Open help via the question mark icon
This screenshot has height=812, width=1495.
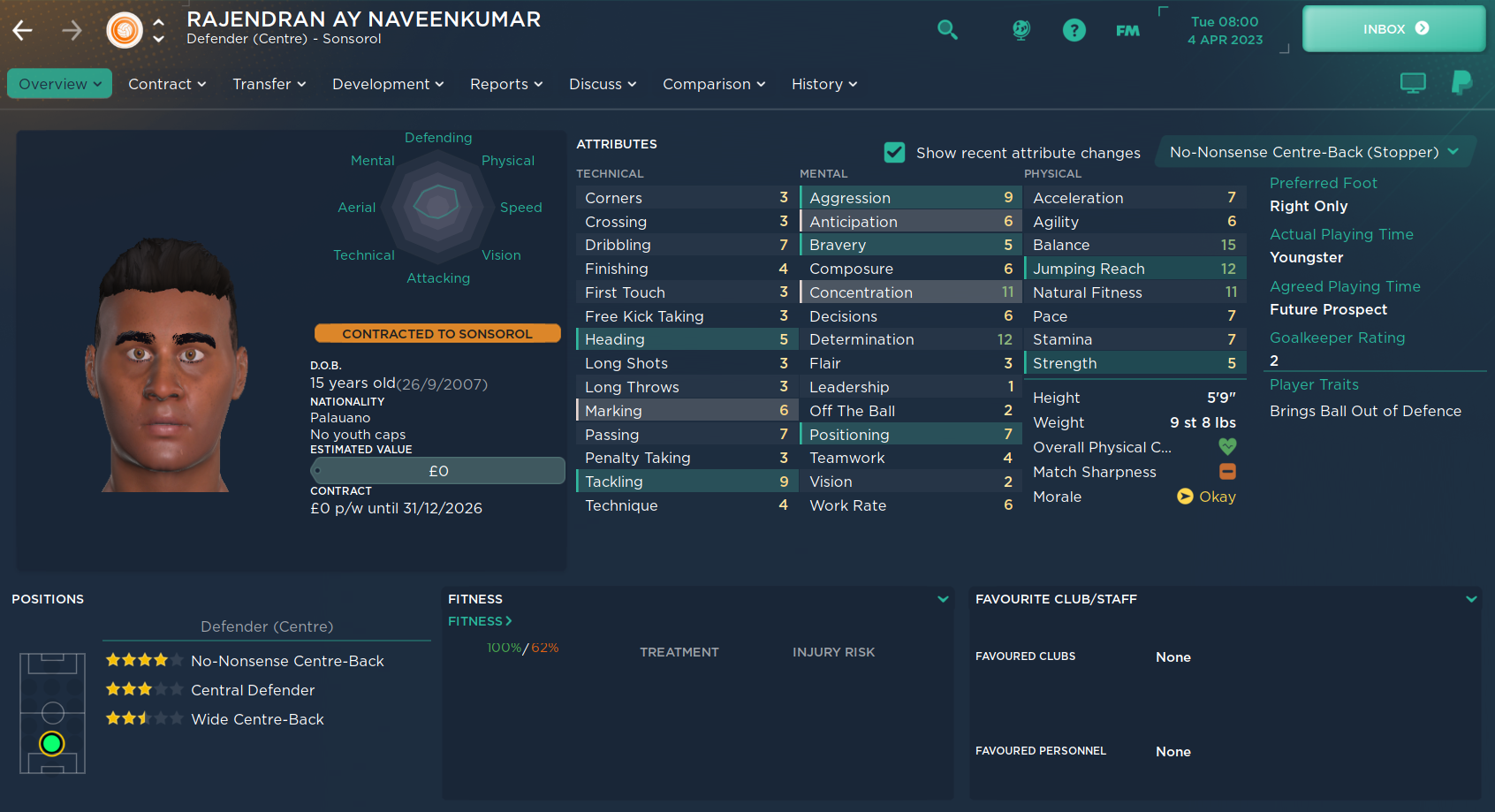point(1074,29)
